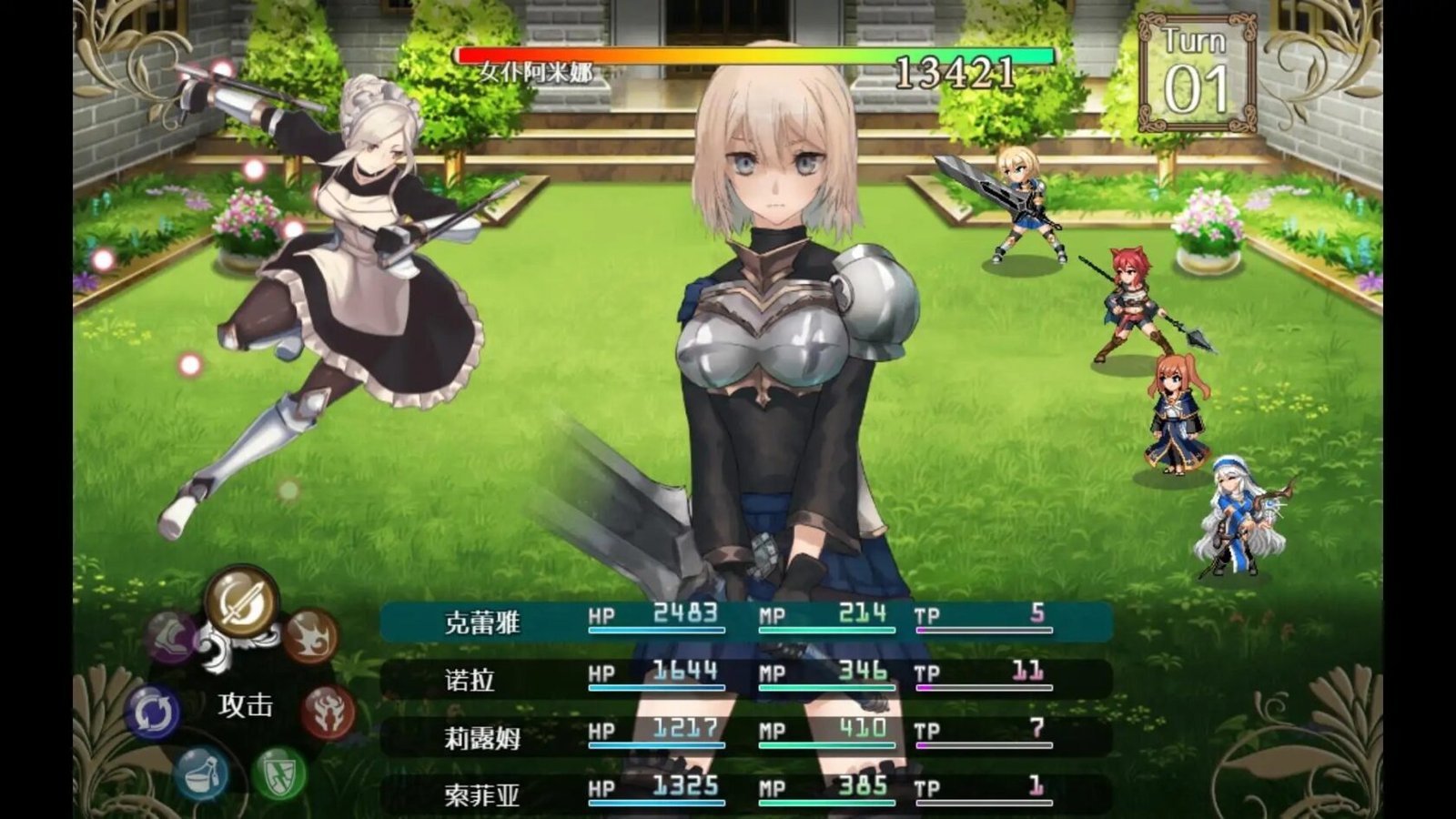
Task: Select party member 克蕾雅 status row
Action: (x=746, y=622)
